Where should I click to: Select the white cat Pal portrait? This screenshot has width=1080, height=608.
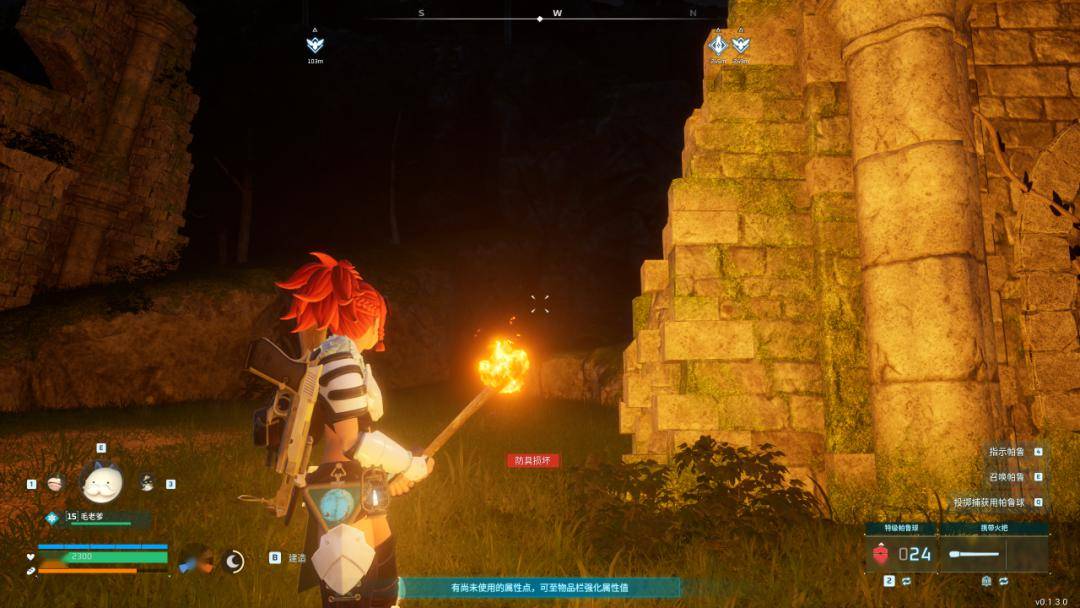[x=100, y=484]
